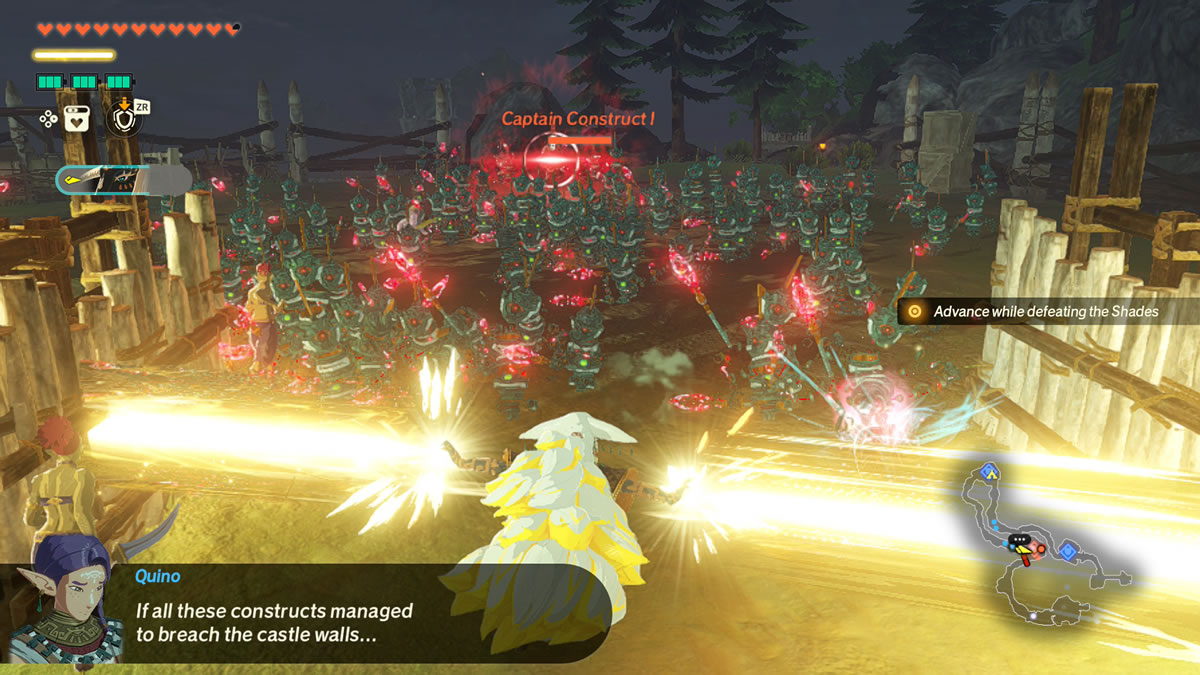
Task: Click Quino's portrait in the dialogue box
Action: tap(65, 599)
